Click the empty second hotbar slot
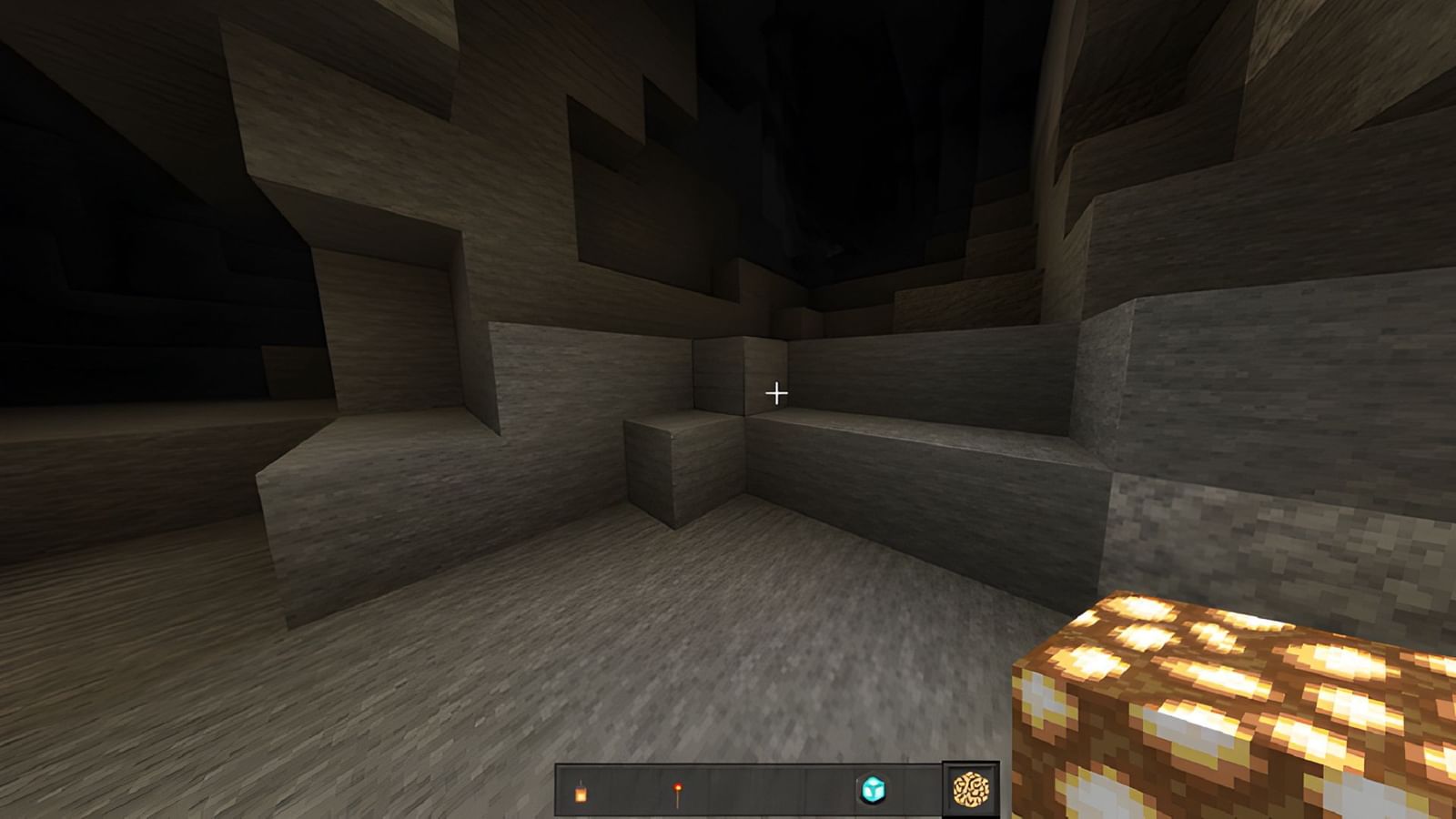 [x=629, y=789]
